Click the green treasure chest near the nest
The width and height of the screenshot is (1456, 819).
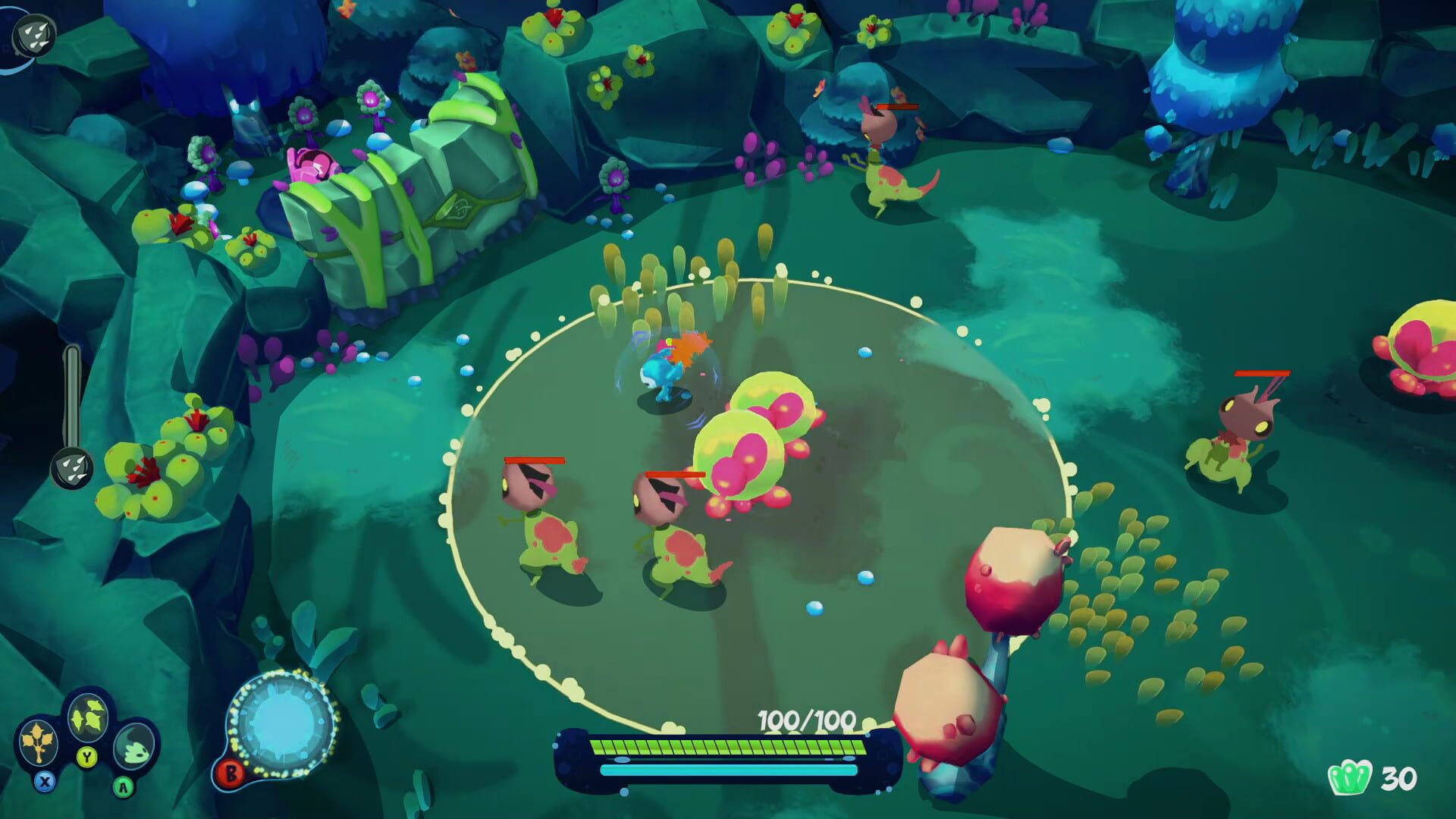click(417, 197)
